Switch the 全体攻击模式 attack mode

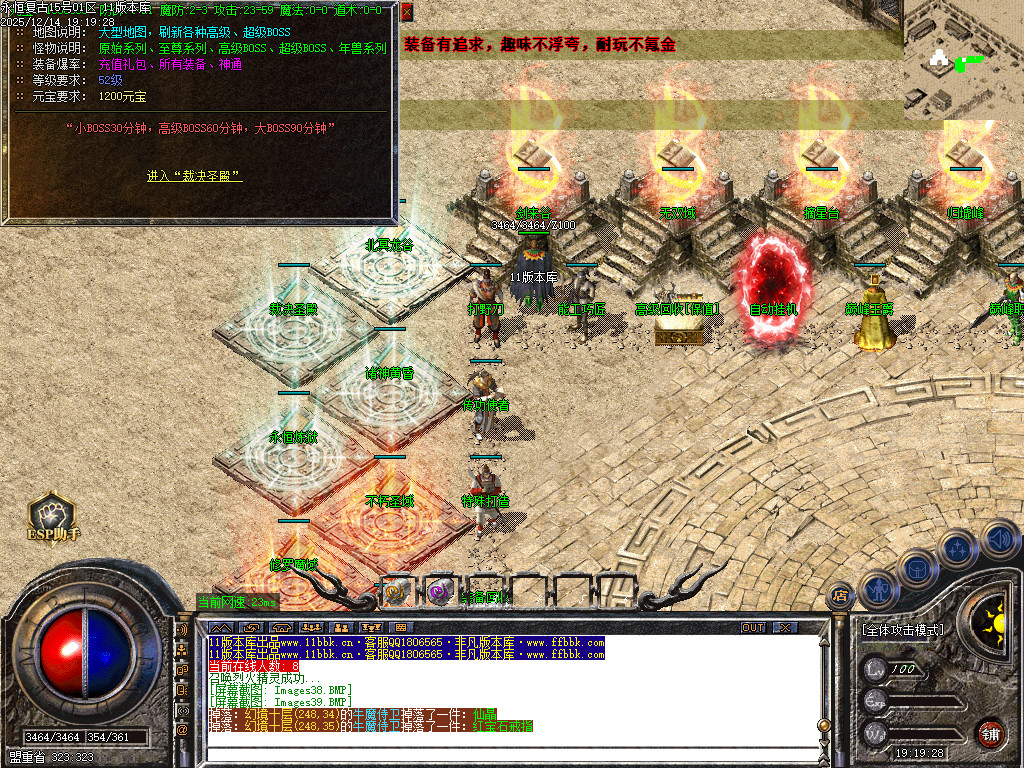pyautogui.click(x=901, y=630)
